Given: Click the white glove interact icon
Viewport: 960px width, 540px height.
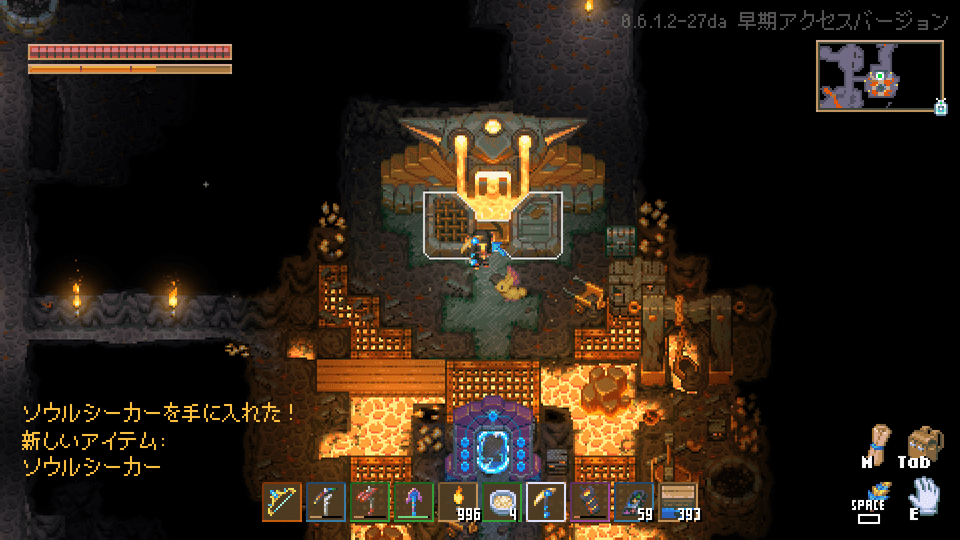Looking at the screenshot, I should click(923, 494).
